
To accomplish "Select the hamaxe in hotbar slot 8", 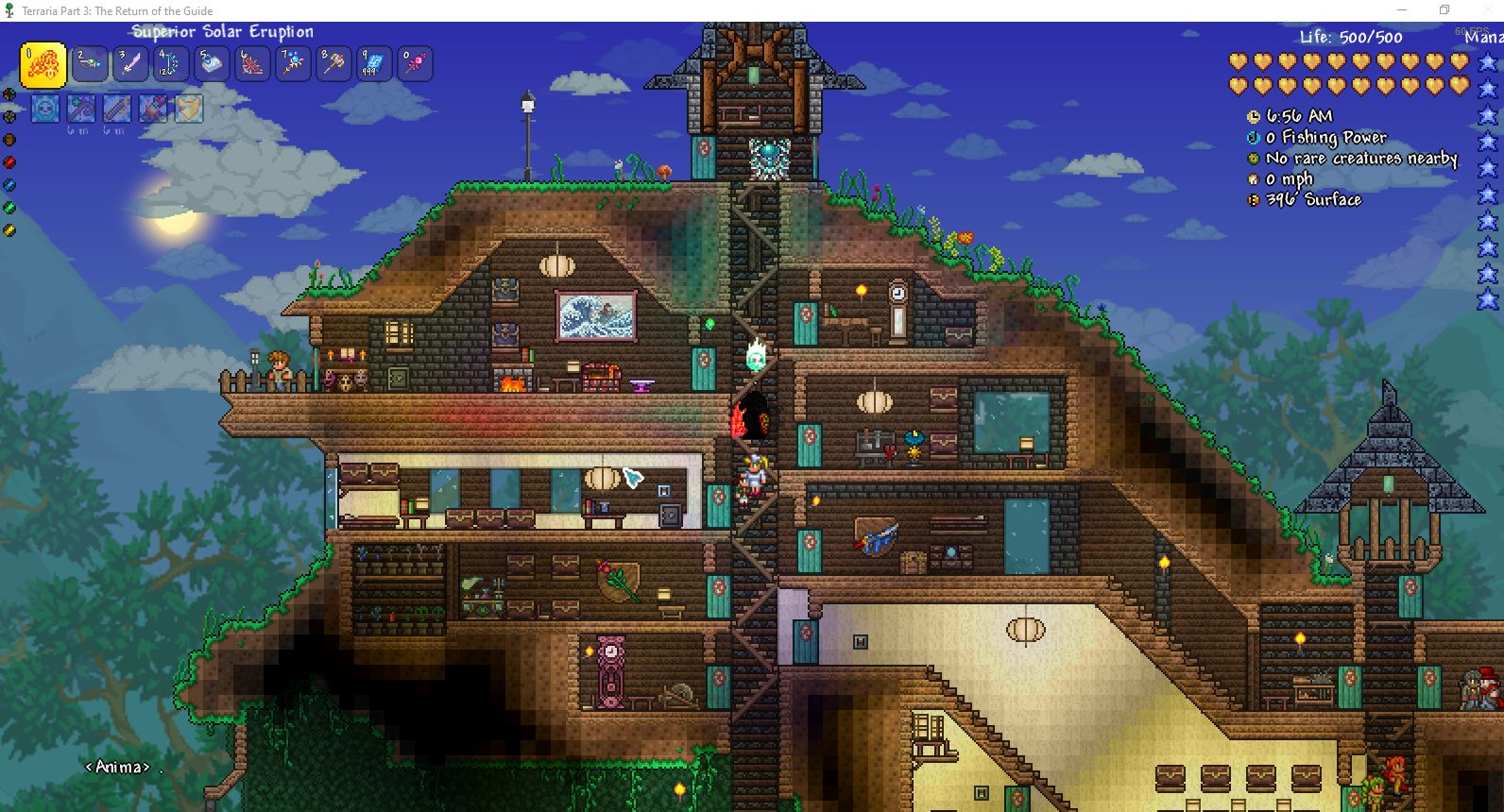I will (333, 63).
